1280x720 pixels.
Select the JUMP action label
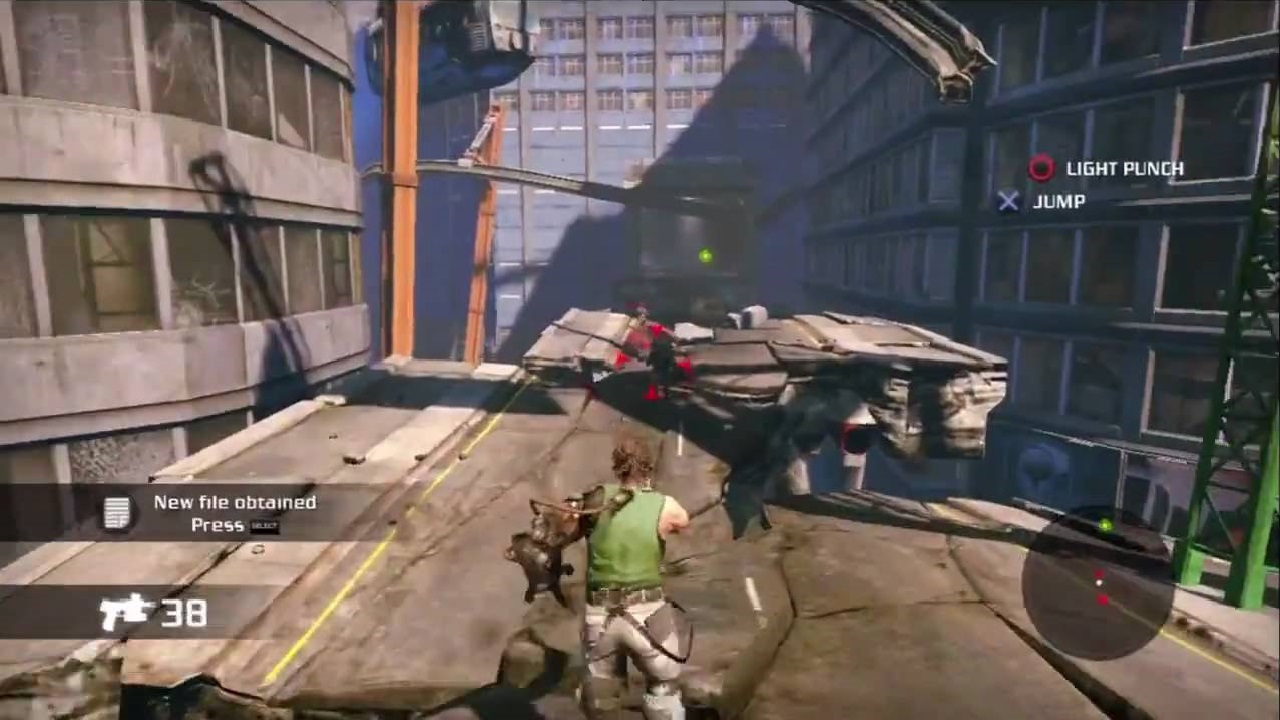tap(1060, 202)
